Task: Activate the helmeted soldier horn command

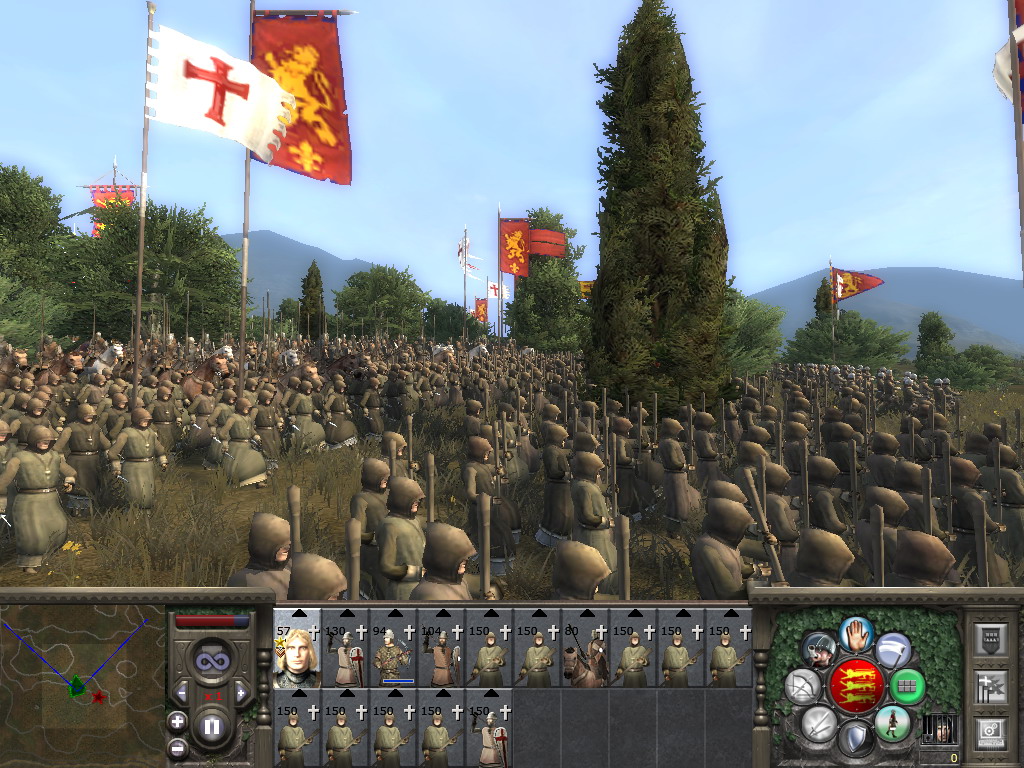Action: pyautogui.click(x=820, y=650)
